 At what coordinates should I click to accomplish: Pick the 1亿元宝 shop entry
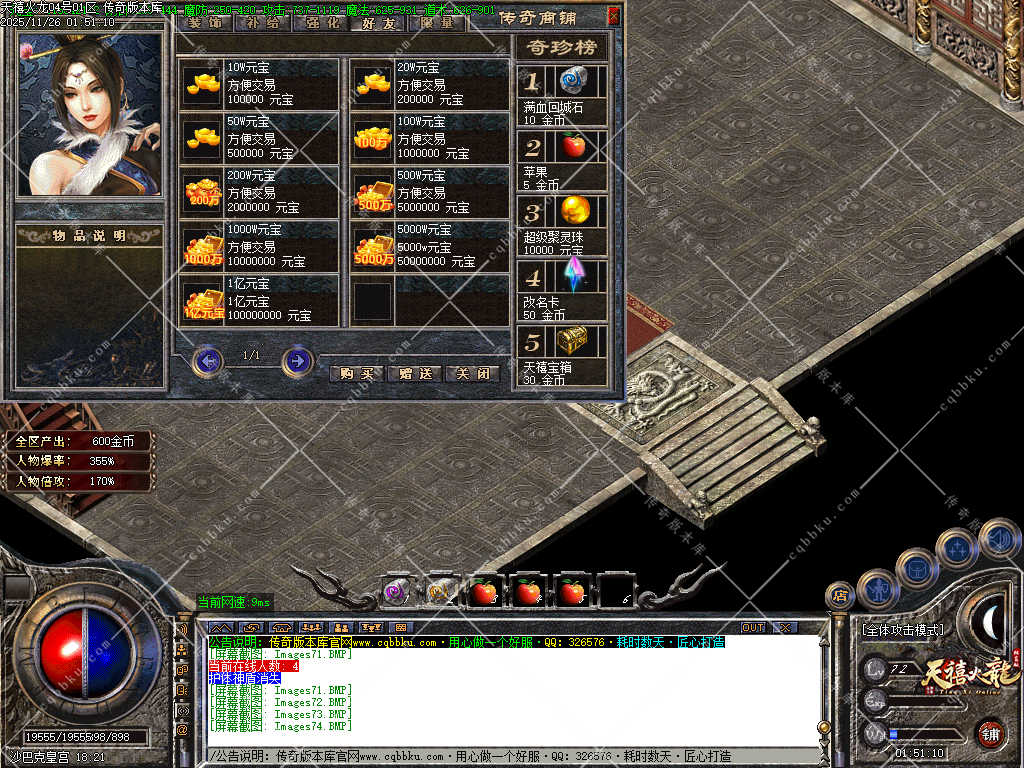point(259,299)
